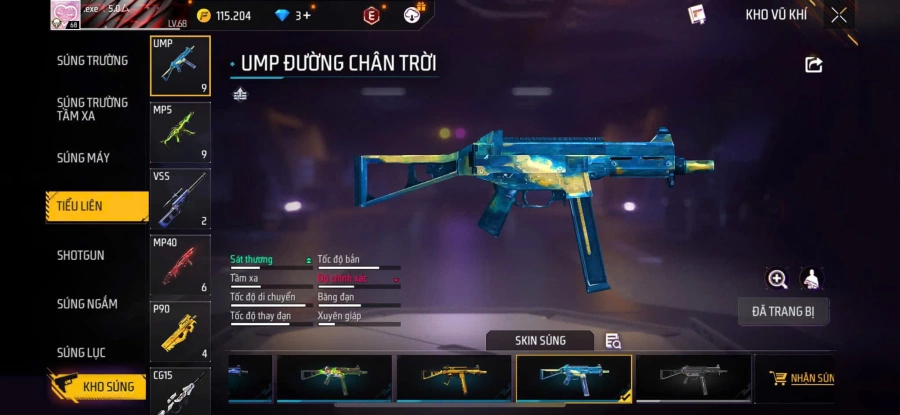Open the skin search icon beside Skin Súng
Screen dimensions: 900x415
click(613, 341)
